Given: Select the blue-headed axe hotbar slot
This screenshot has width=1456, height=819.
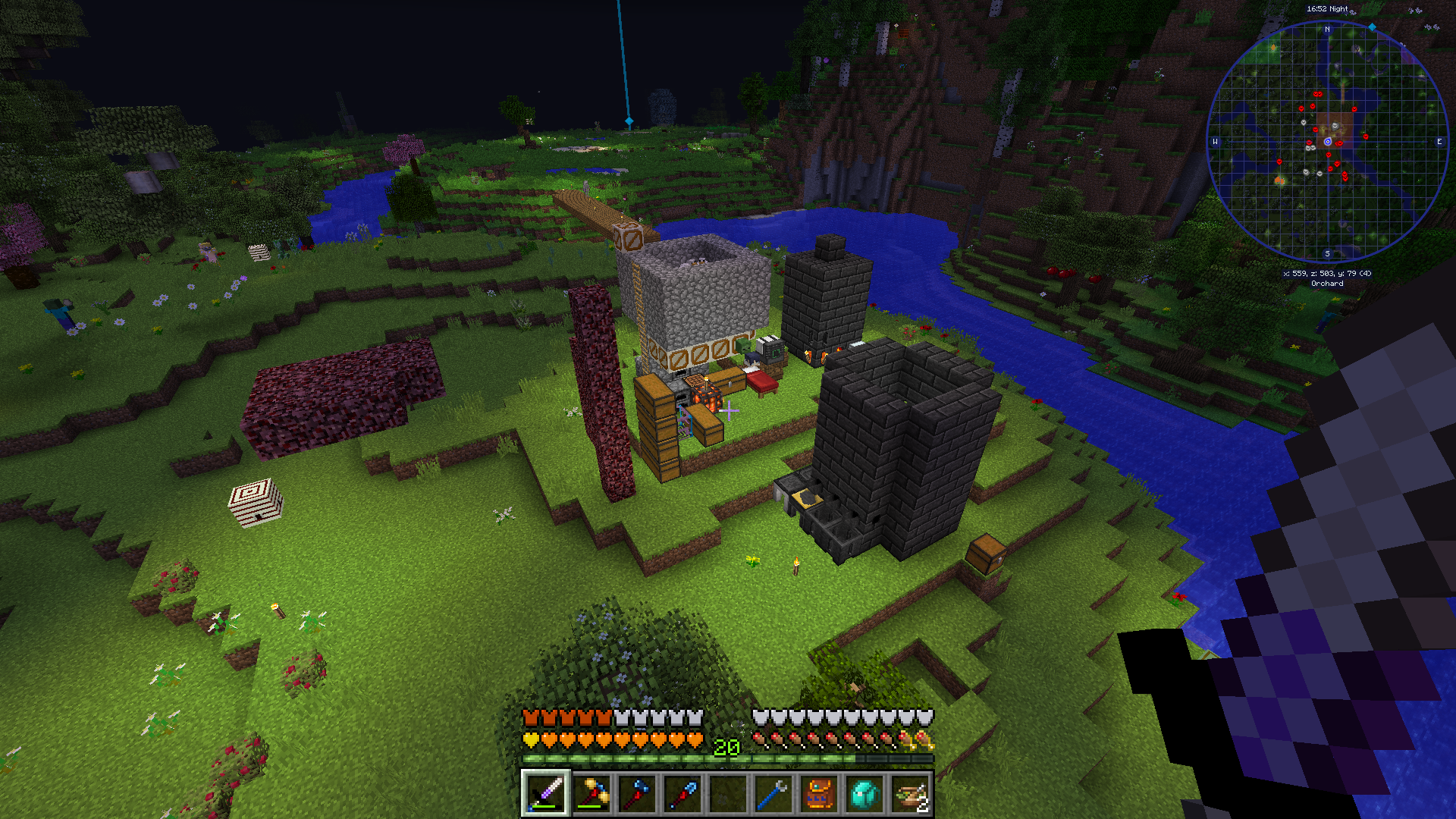Looking at the screenshot, I should 637,794.
